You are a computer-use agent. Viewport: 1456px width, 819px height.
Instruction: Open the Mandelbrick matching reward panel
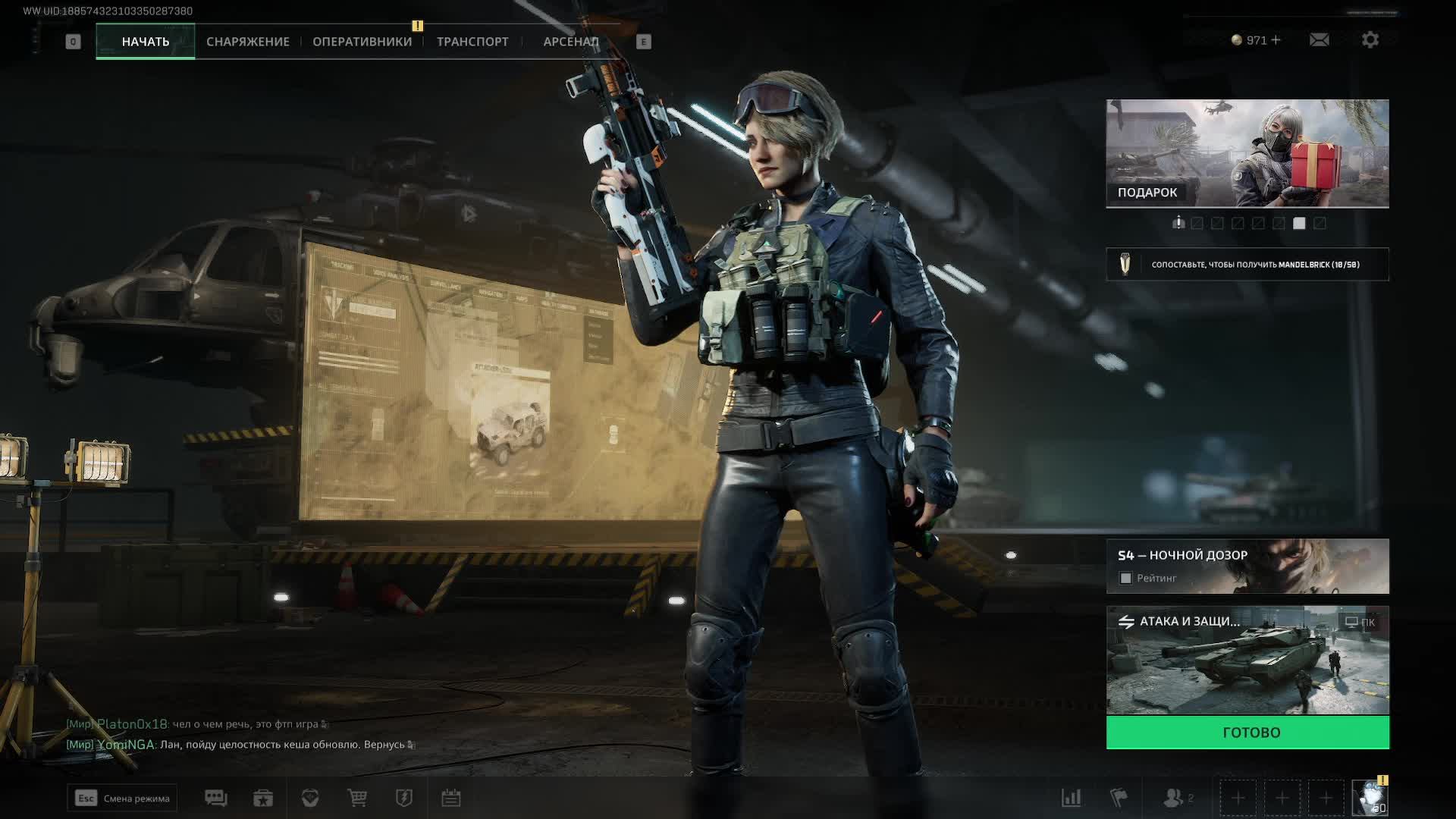1247,265
